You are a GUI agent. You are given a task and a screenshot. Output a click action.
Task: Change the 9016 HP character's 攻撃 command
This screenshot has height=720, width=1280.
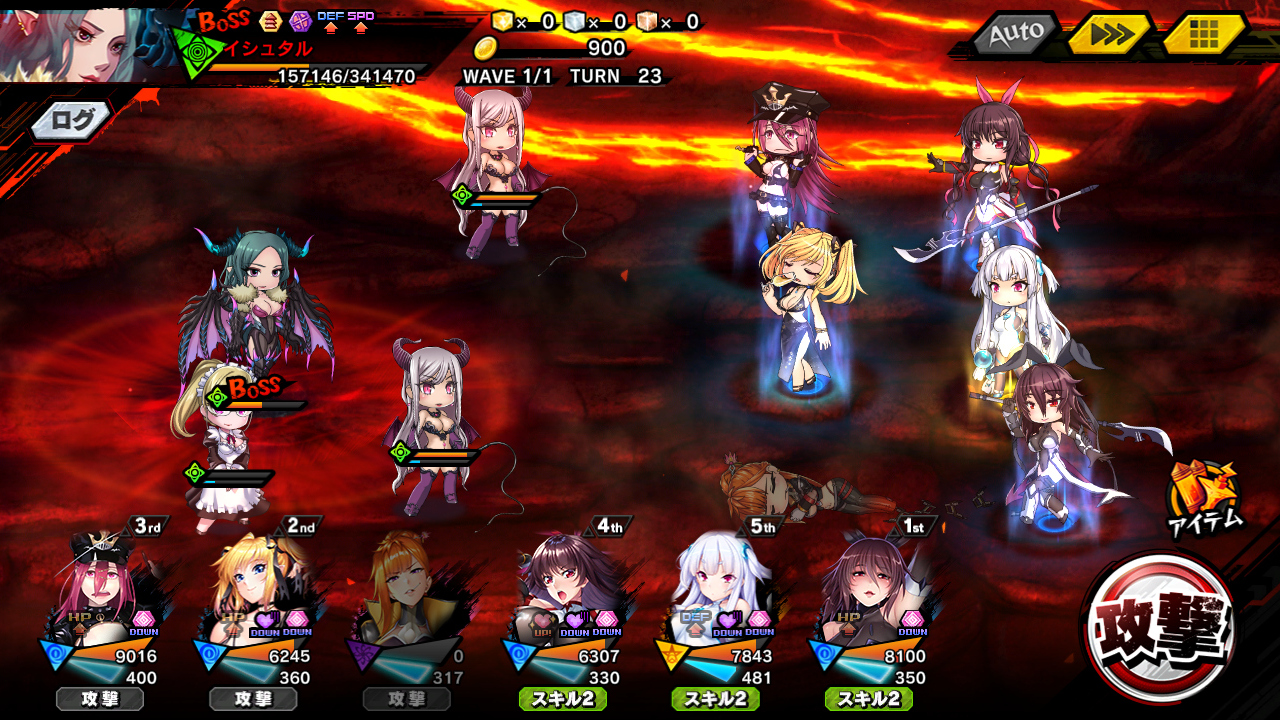pos(100,699)
